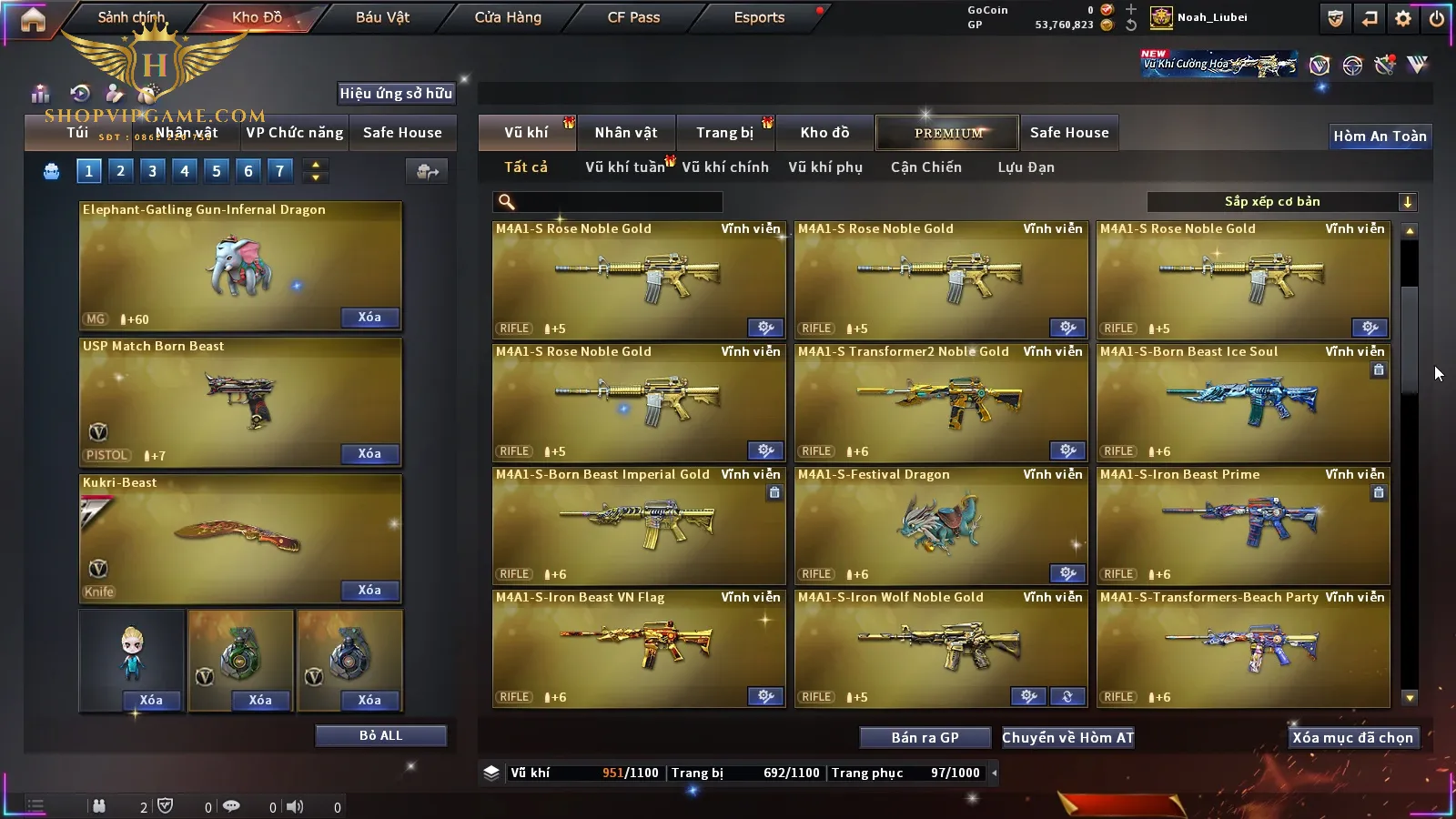Switch to the Nhân vật inventory tab
The width and height of the screenshot is (1456, 819).
coord(625,133)
